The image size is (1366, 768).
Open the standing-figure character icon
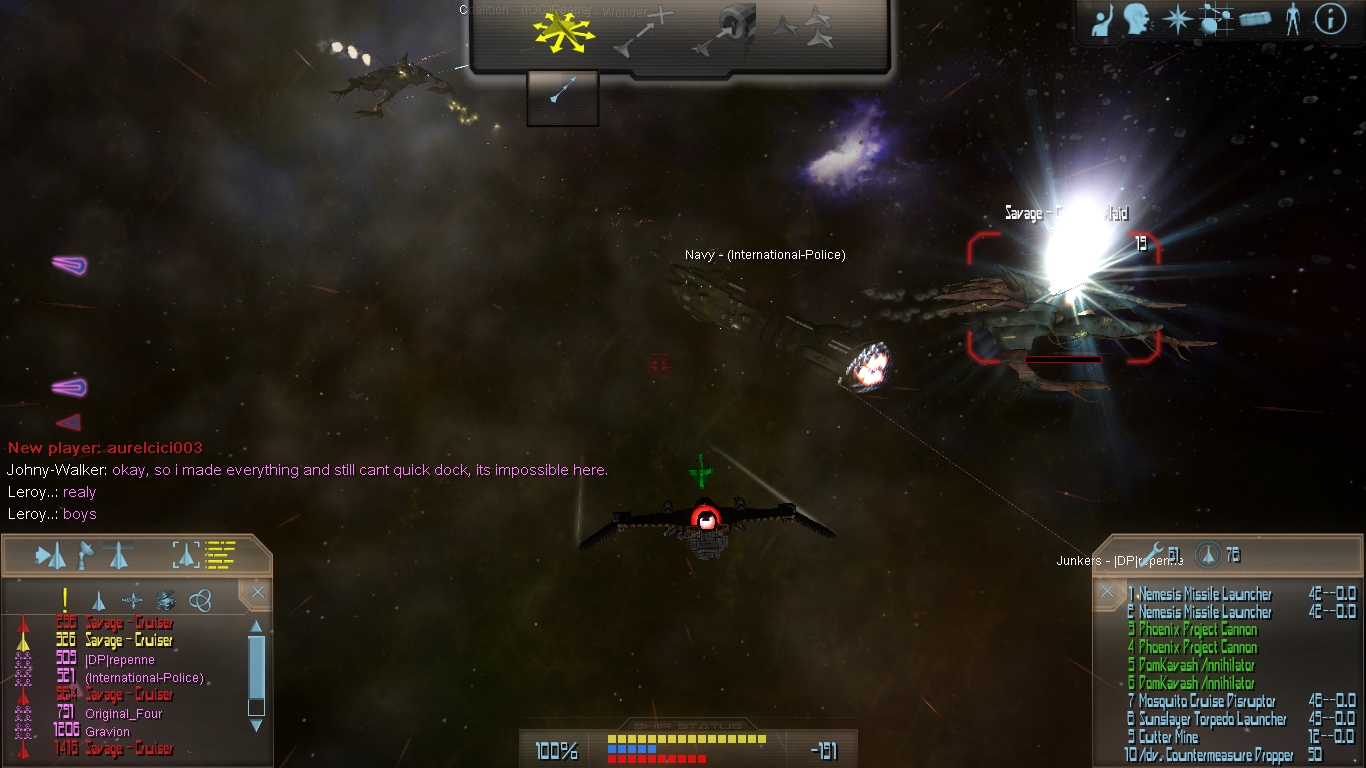pyautogui.click(x=1293, y=19)
